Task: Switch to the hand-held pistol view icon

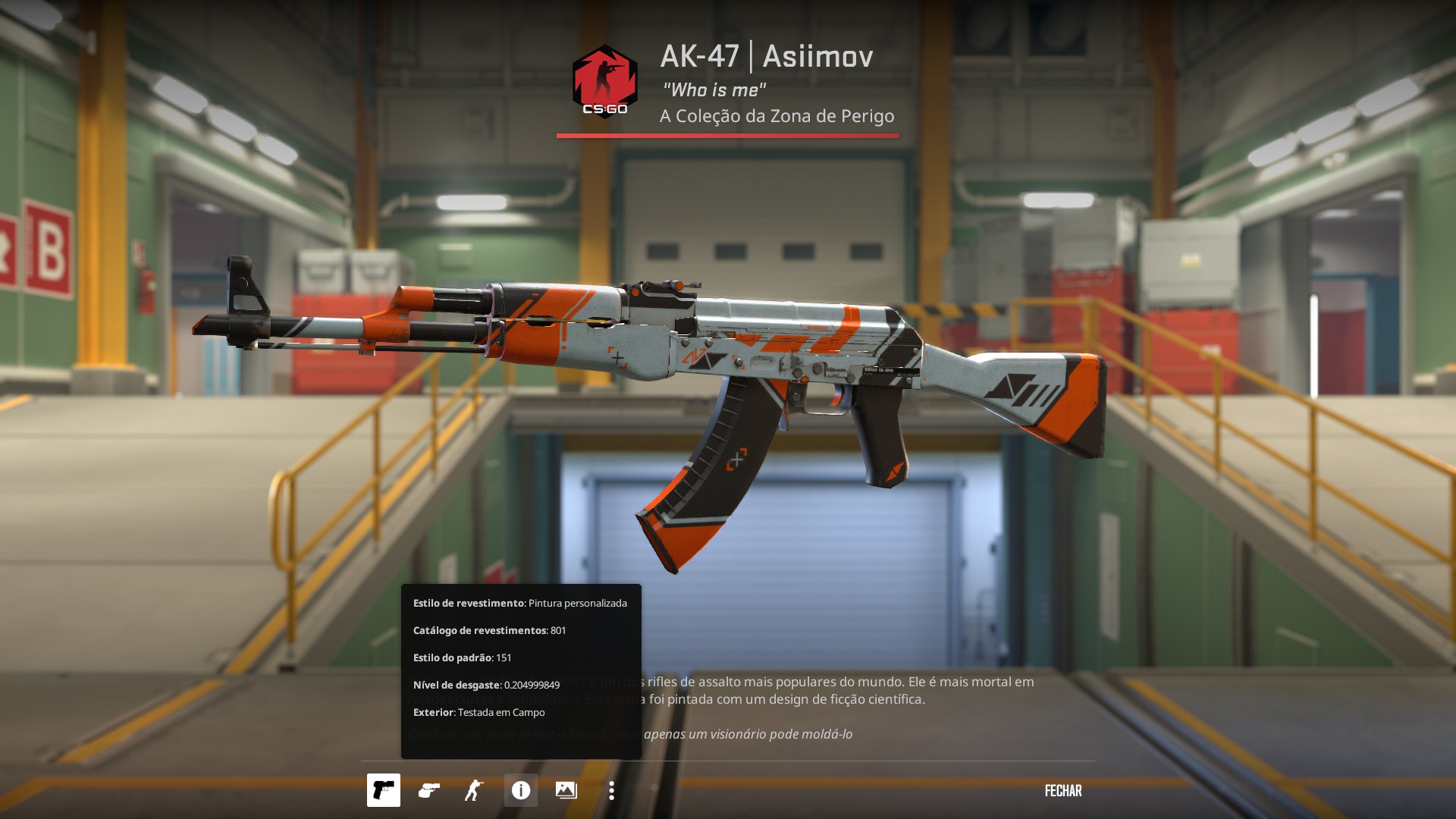Action: click(x=428, y=790)
